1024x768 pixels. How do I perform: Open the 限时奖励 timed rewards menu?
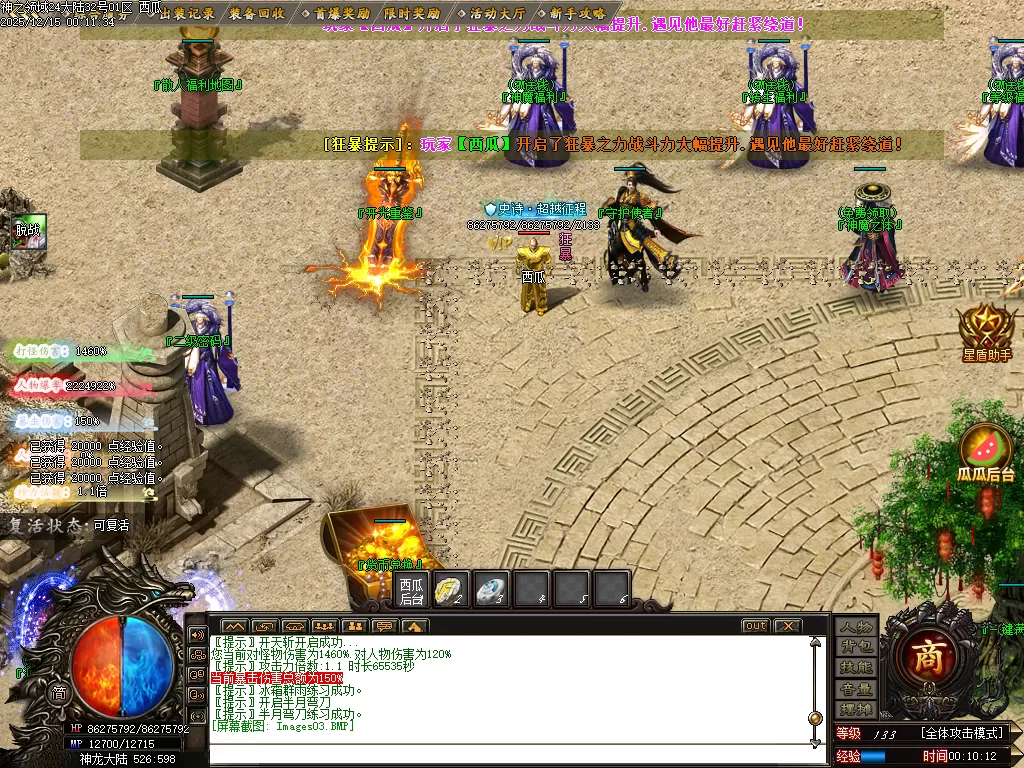pyautogui.click(x=412, y=13)
